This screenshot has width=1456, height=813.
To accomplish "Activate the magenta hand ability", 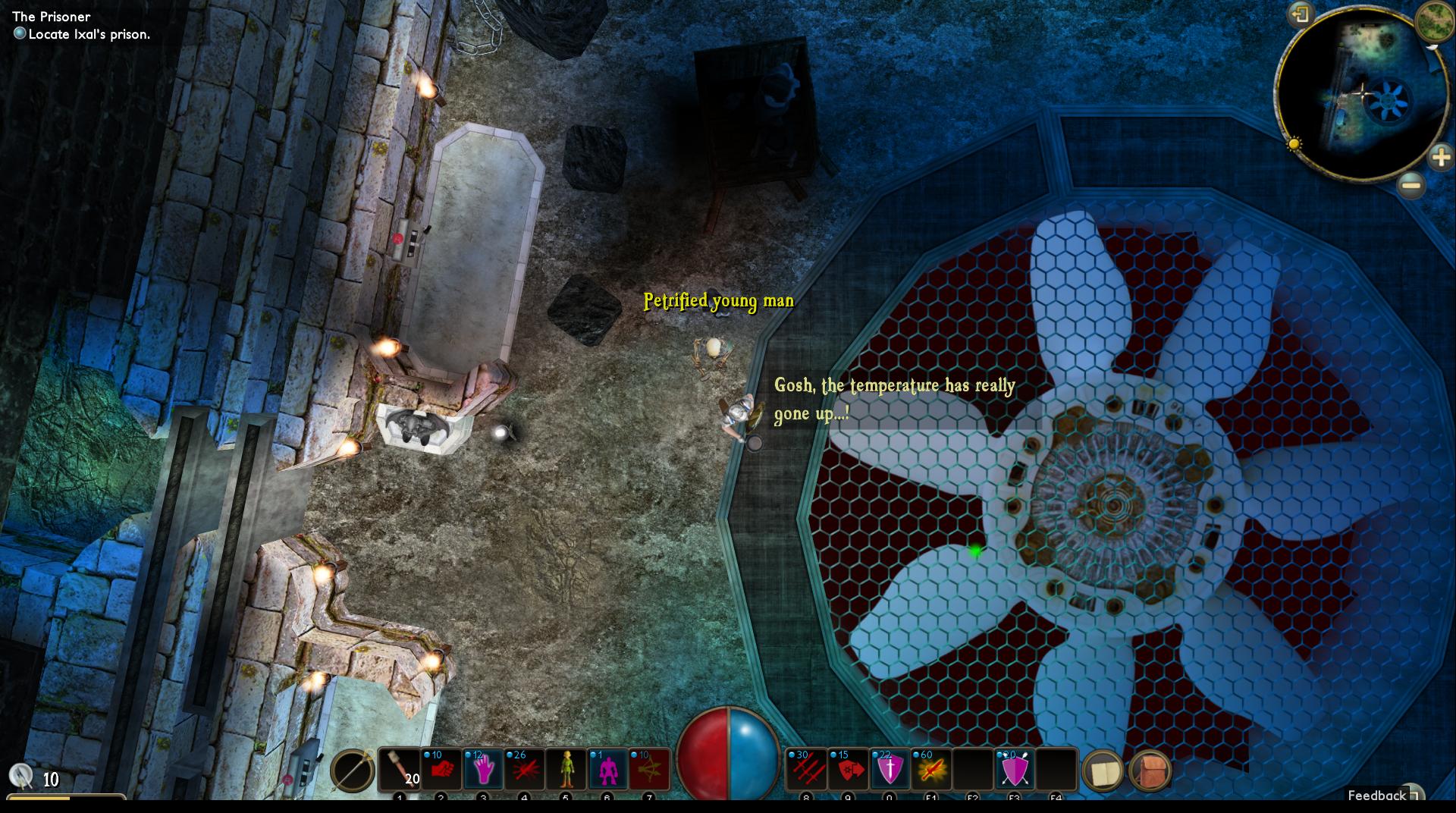I will tap(483, 770).
